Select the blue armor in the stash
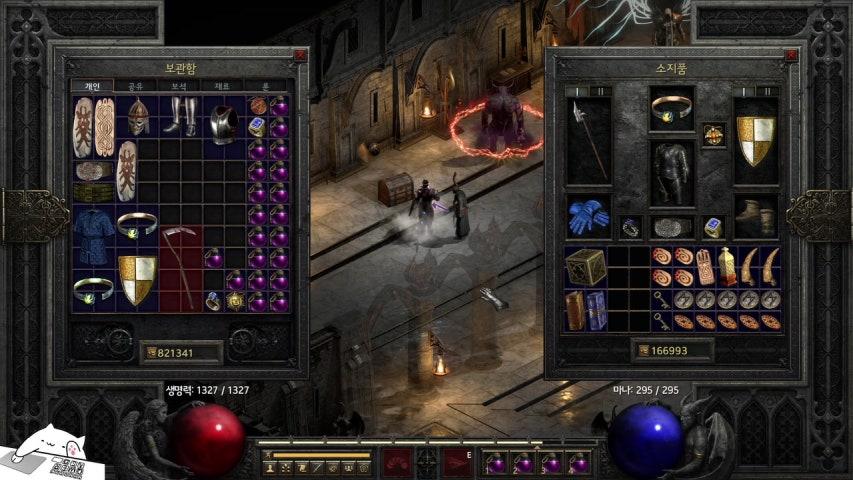 click(x=93, y=235)
